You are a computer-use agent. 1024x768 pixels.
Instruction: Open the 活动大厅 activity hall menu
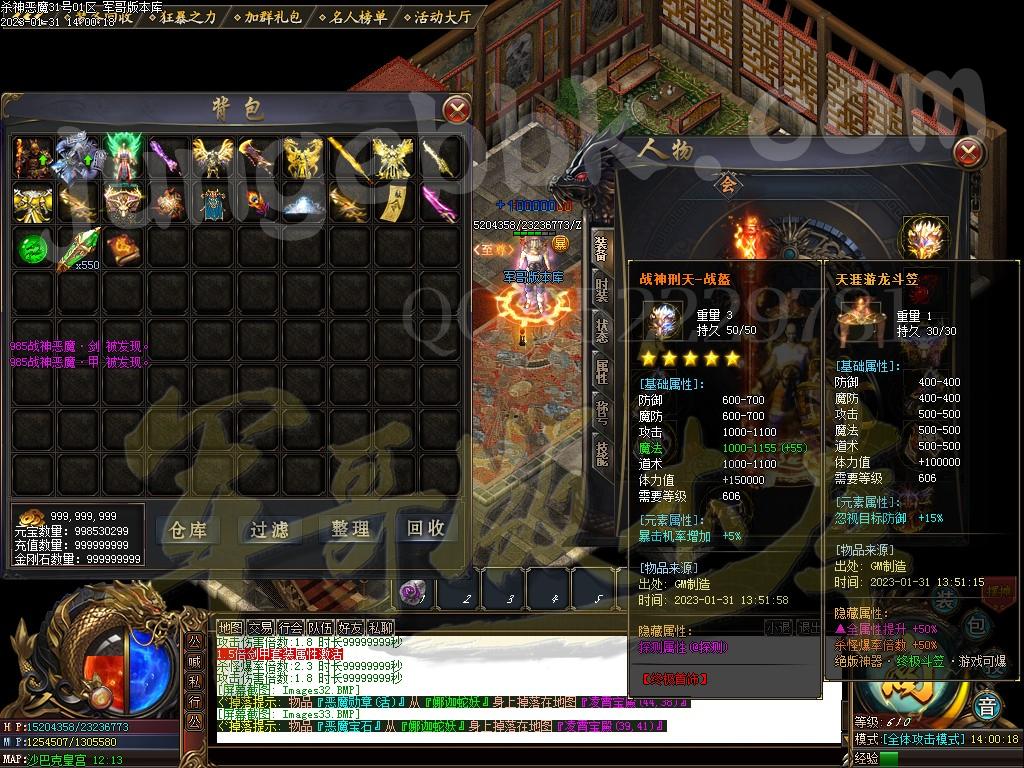point(440,17)
